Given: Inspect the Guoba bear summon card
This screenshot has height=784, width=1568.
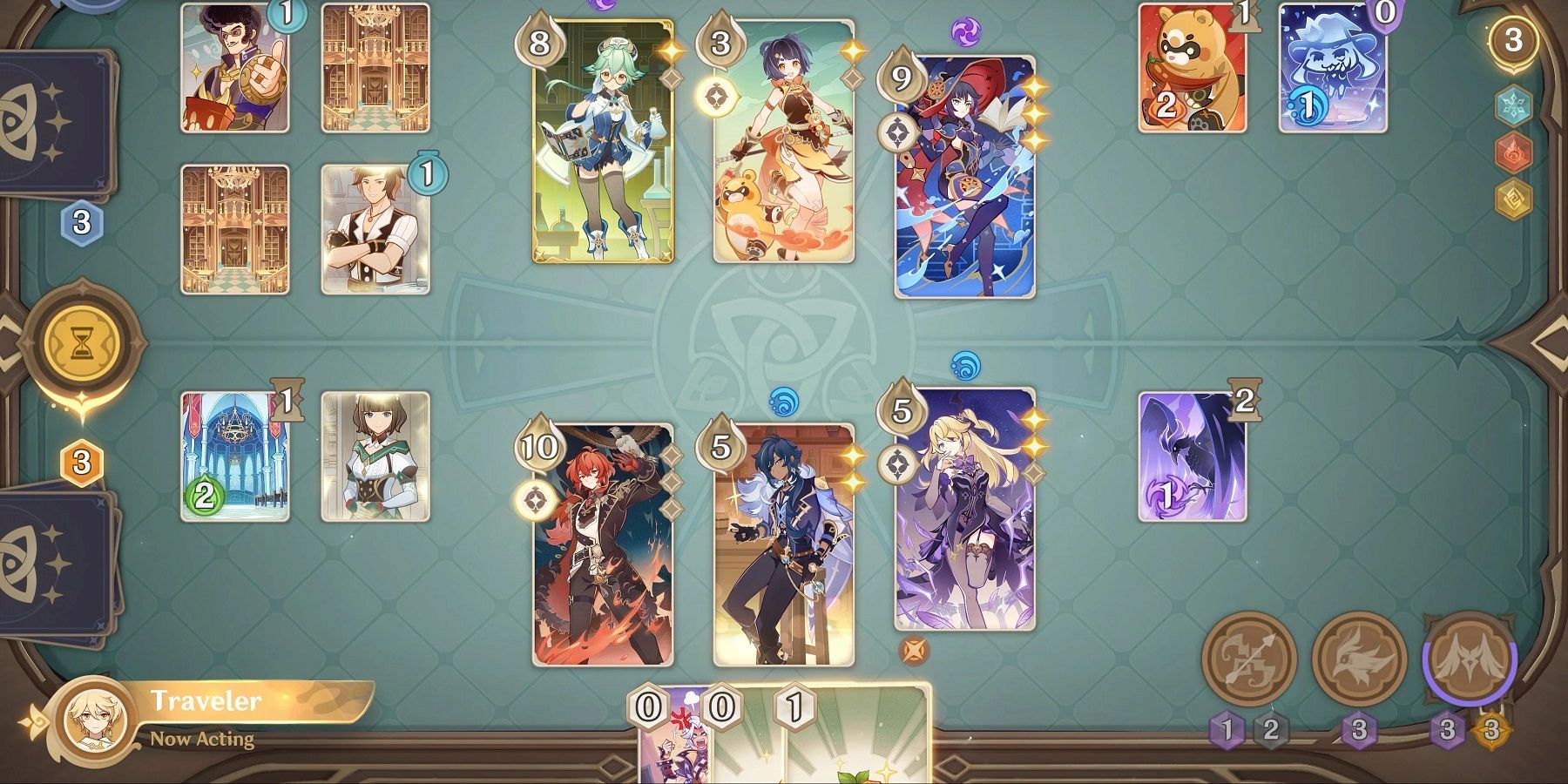Looking at the screenshot, I should pyautogui.click(x=1192, y=70).
